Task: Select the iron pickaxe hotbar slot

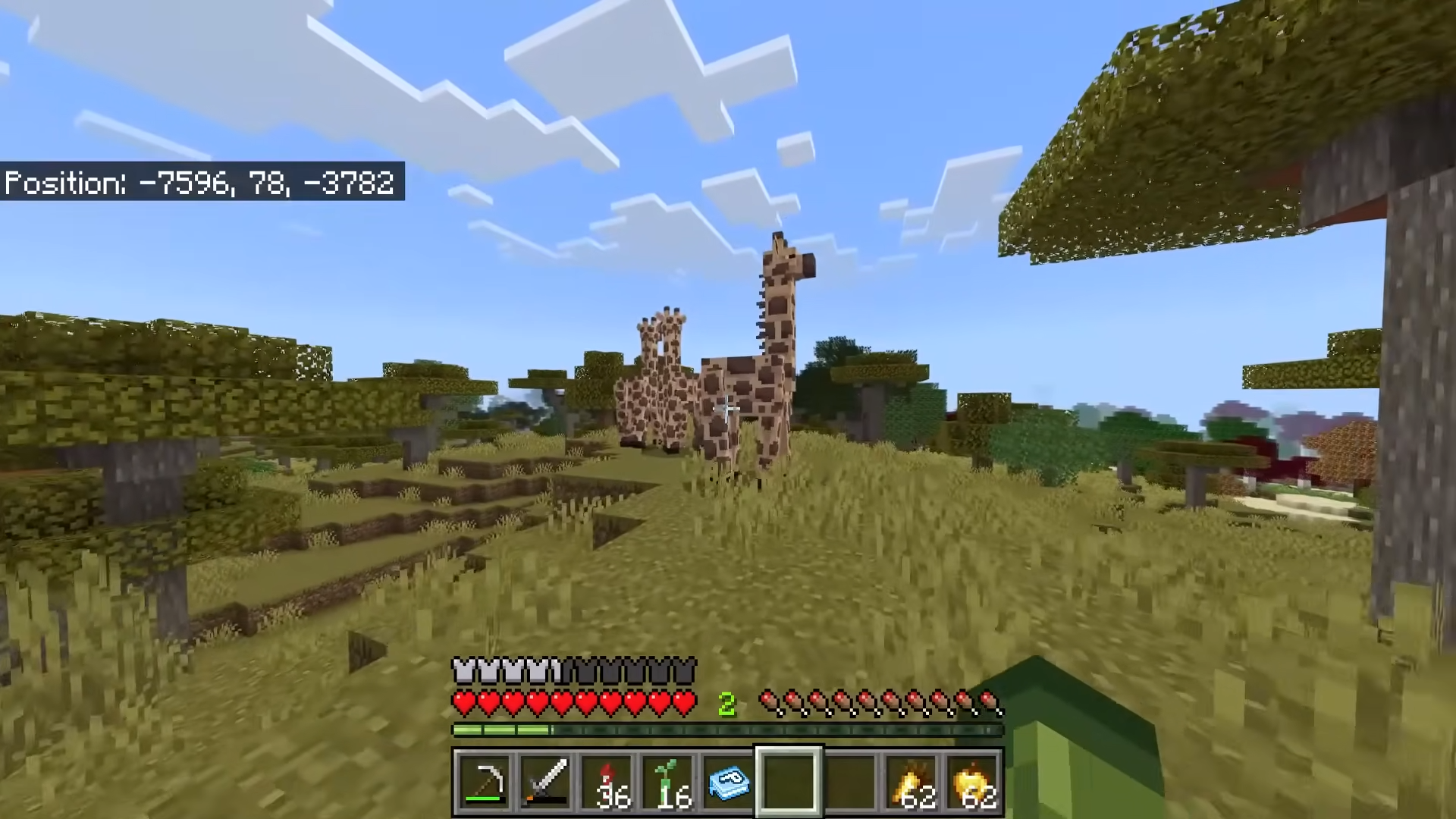Action: tap(485, 781)
